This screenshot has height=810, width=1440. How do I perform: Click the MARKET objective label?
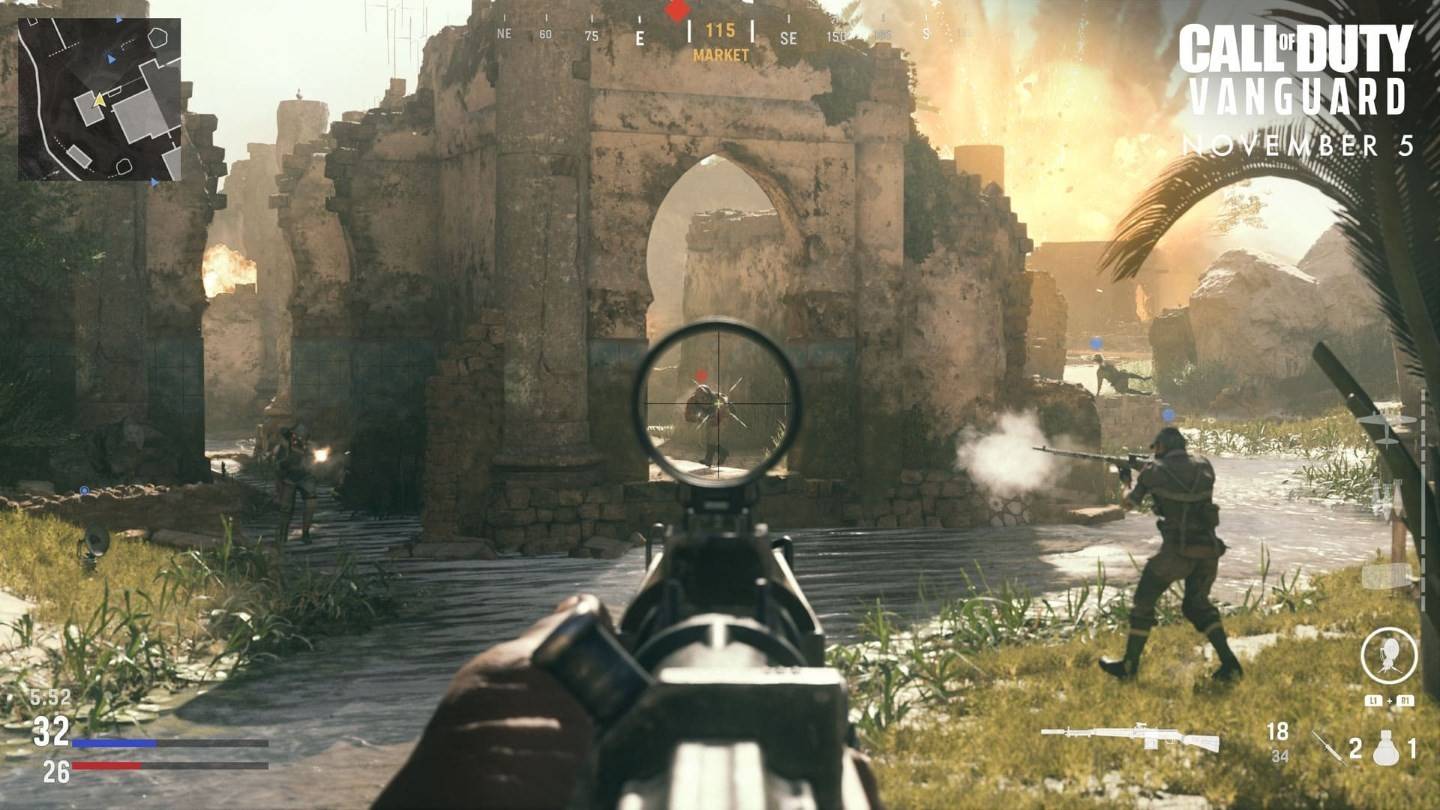(719, 55)
